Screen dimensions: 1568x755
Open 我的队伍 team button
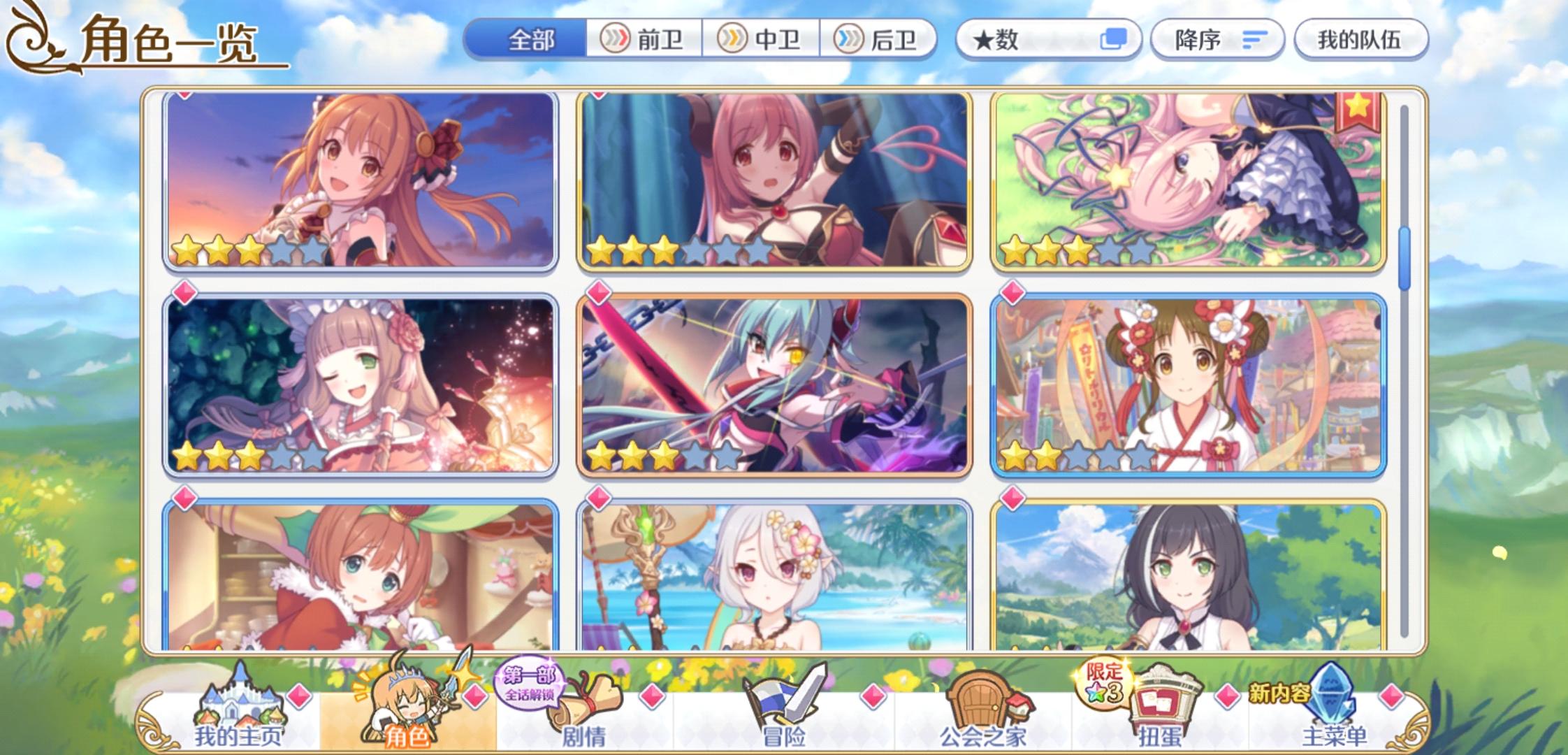tap(1358, 40)
